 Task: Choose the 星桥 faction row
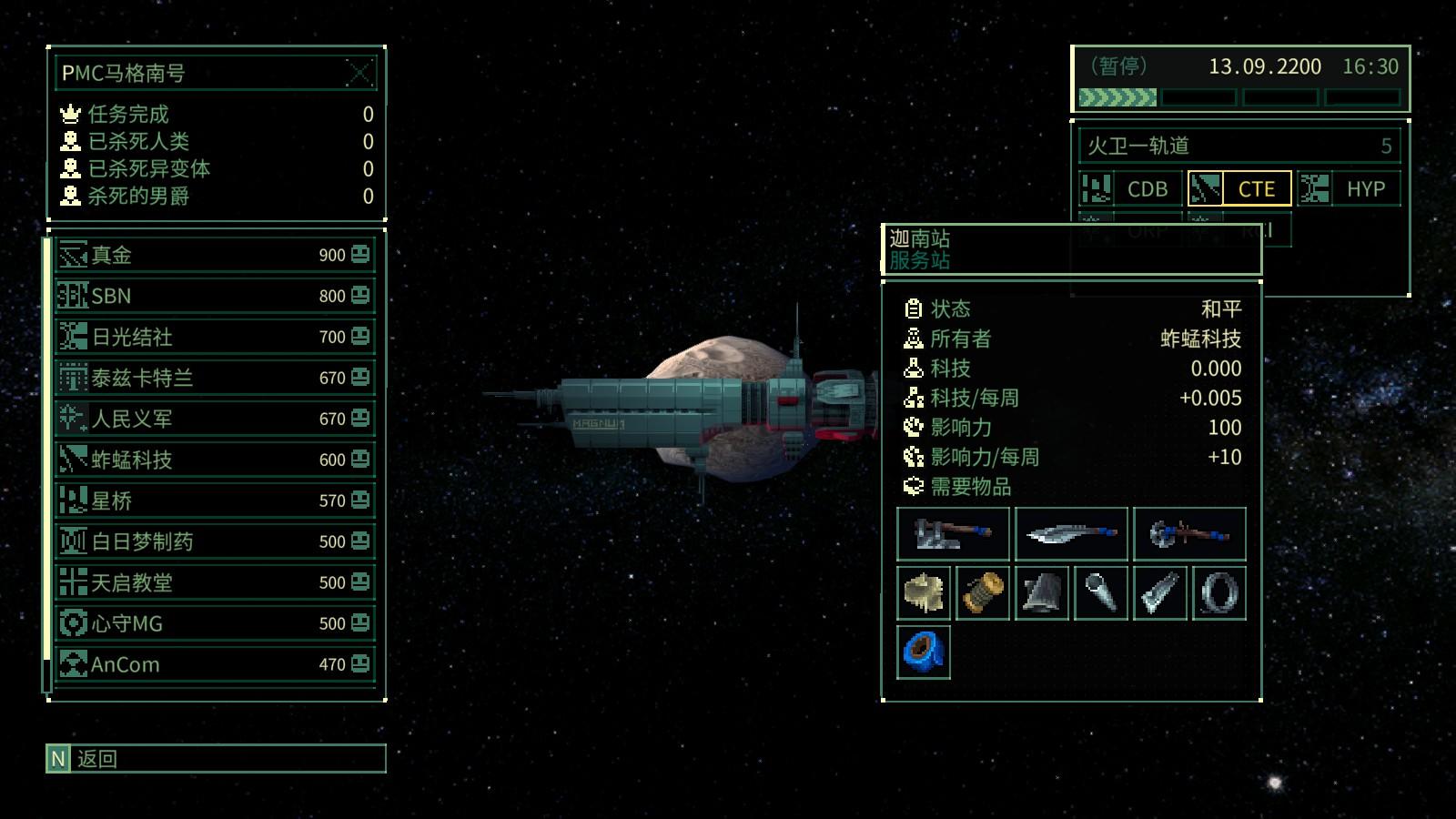click(x=215, y=500)
